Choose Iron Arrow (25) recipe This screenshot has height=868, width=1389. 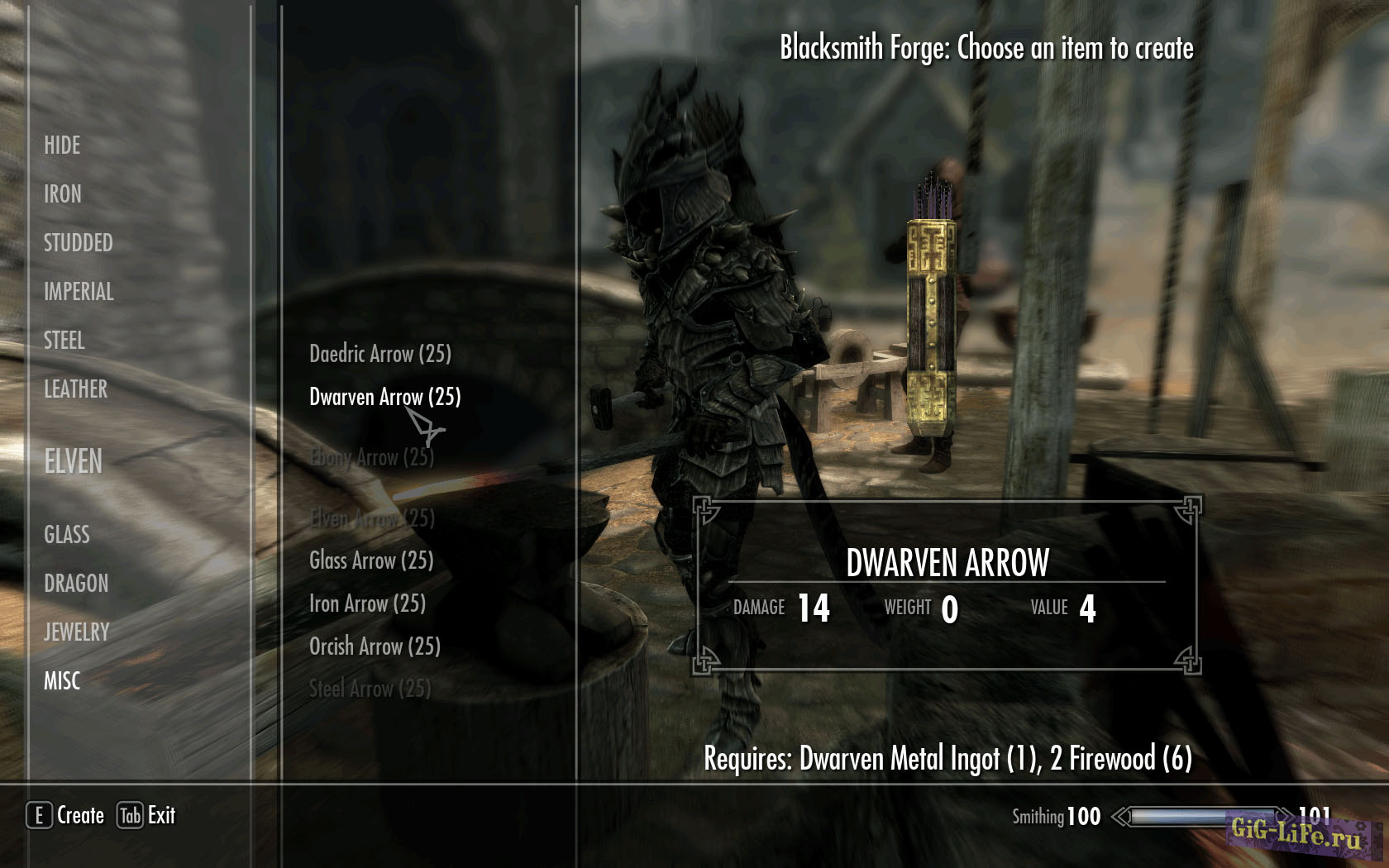coord(367,604)
